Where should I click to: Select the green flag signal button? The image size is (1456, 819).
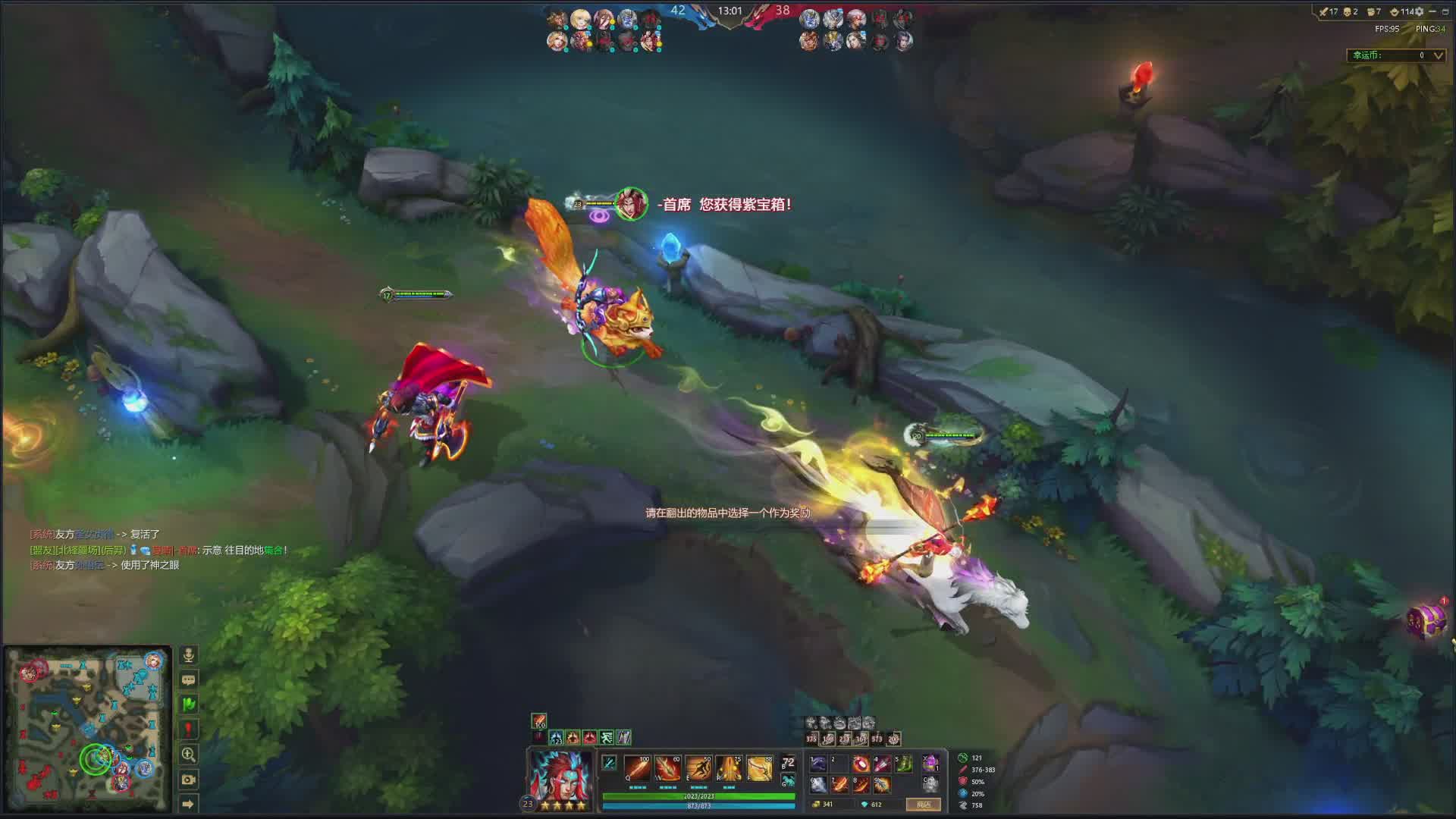189,704
